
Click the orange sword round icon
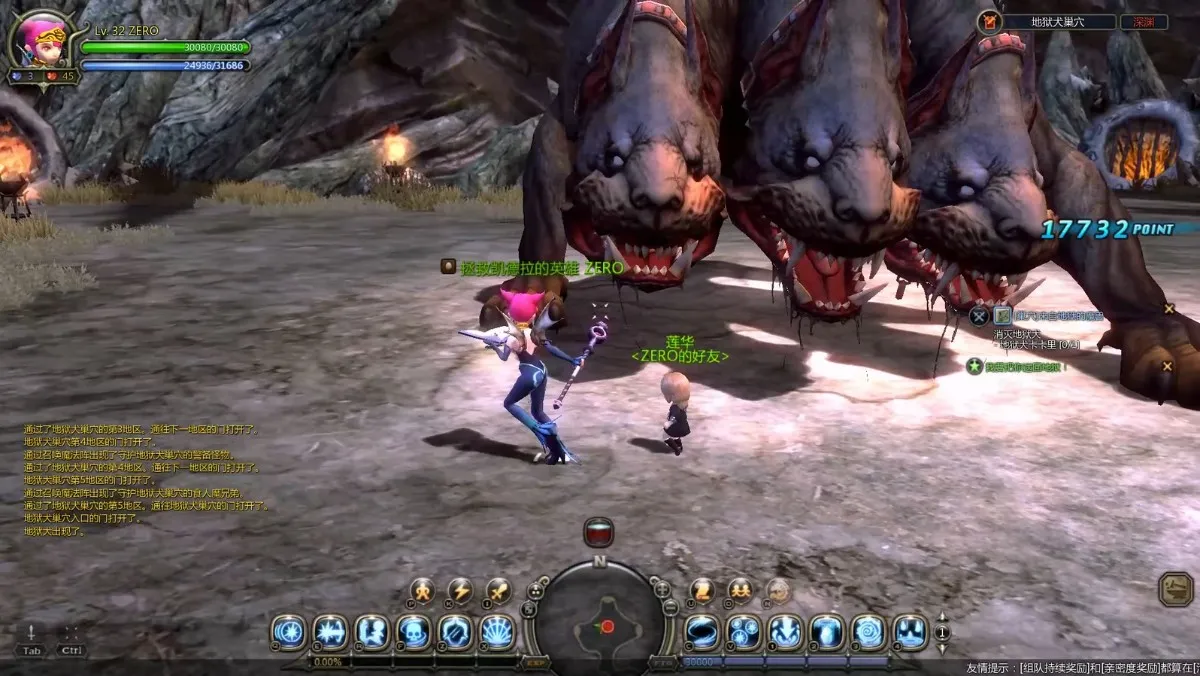[x=499, y=591]
